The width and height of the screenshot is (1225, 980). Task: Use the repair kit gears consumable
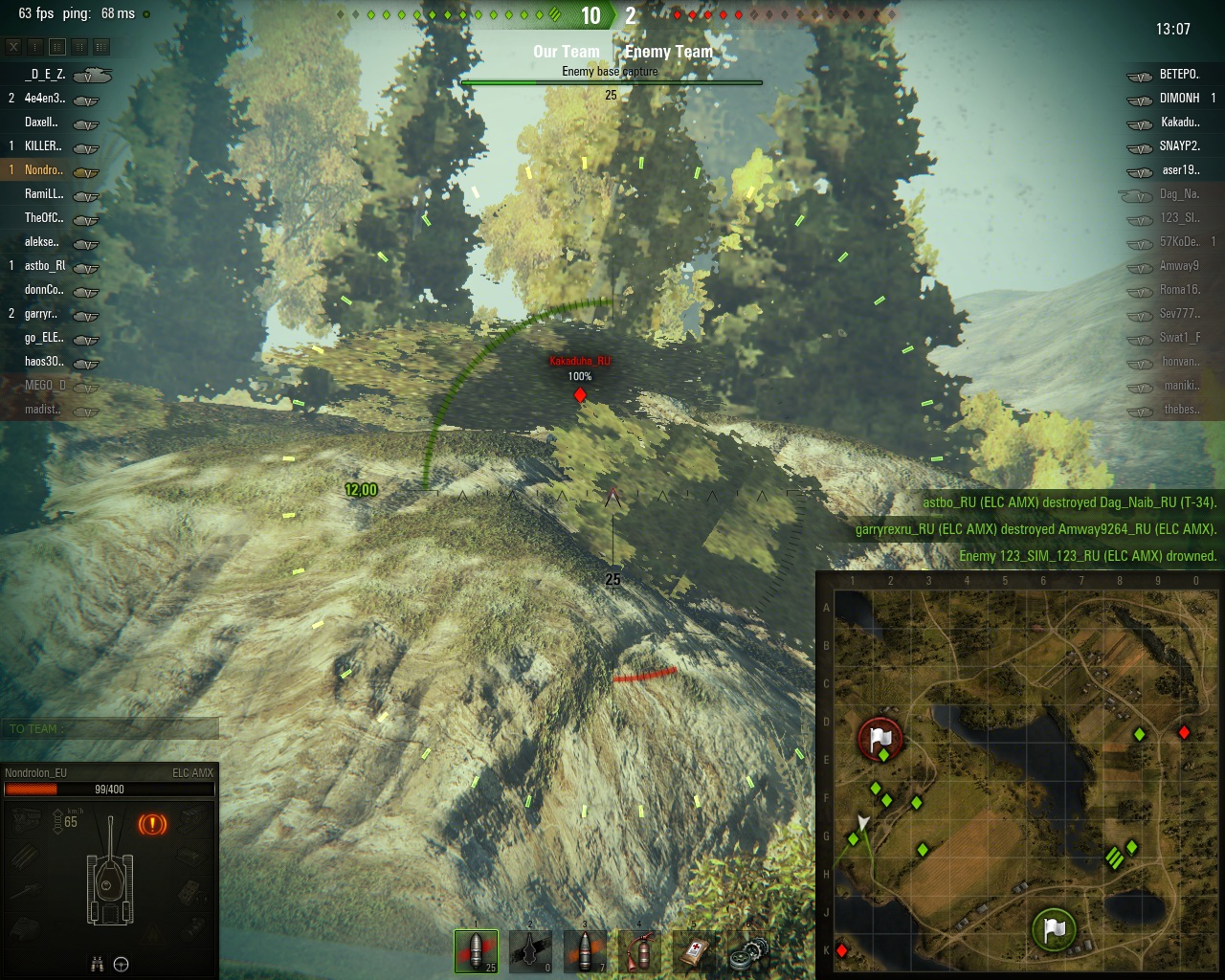pyautogui.click(x=748, y=950)
